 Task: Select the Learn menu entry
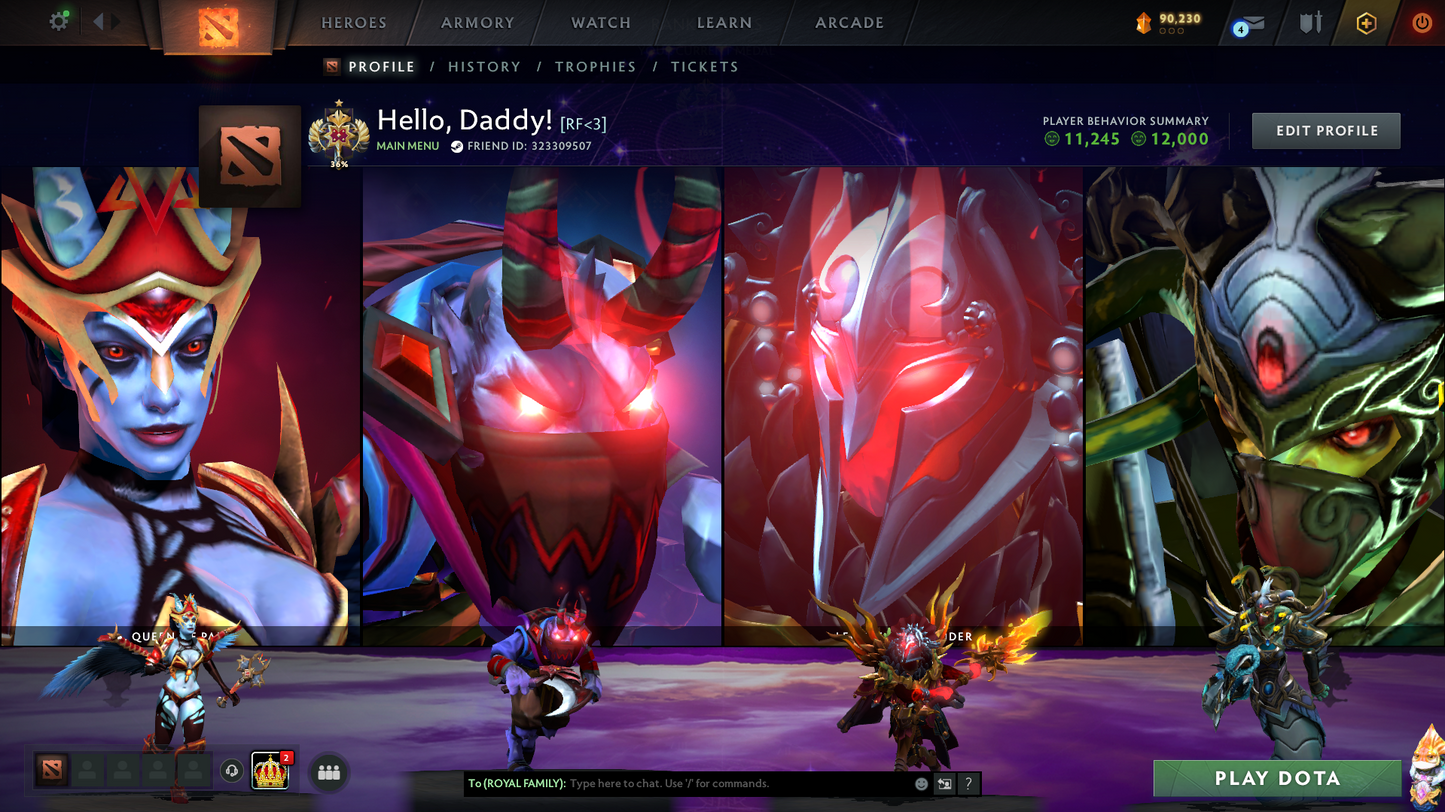coord(724,23)
